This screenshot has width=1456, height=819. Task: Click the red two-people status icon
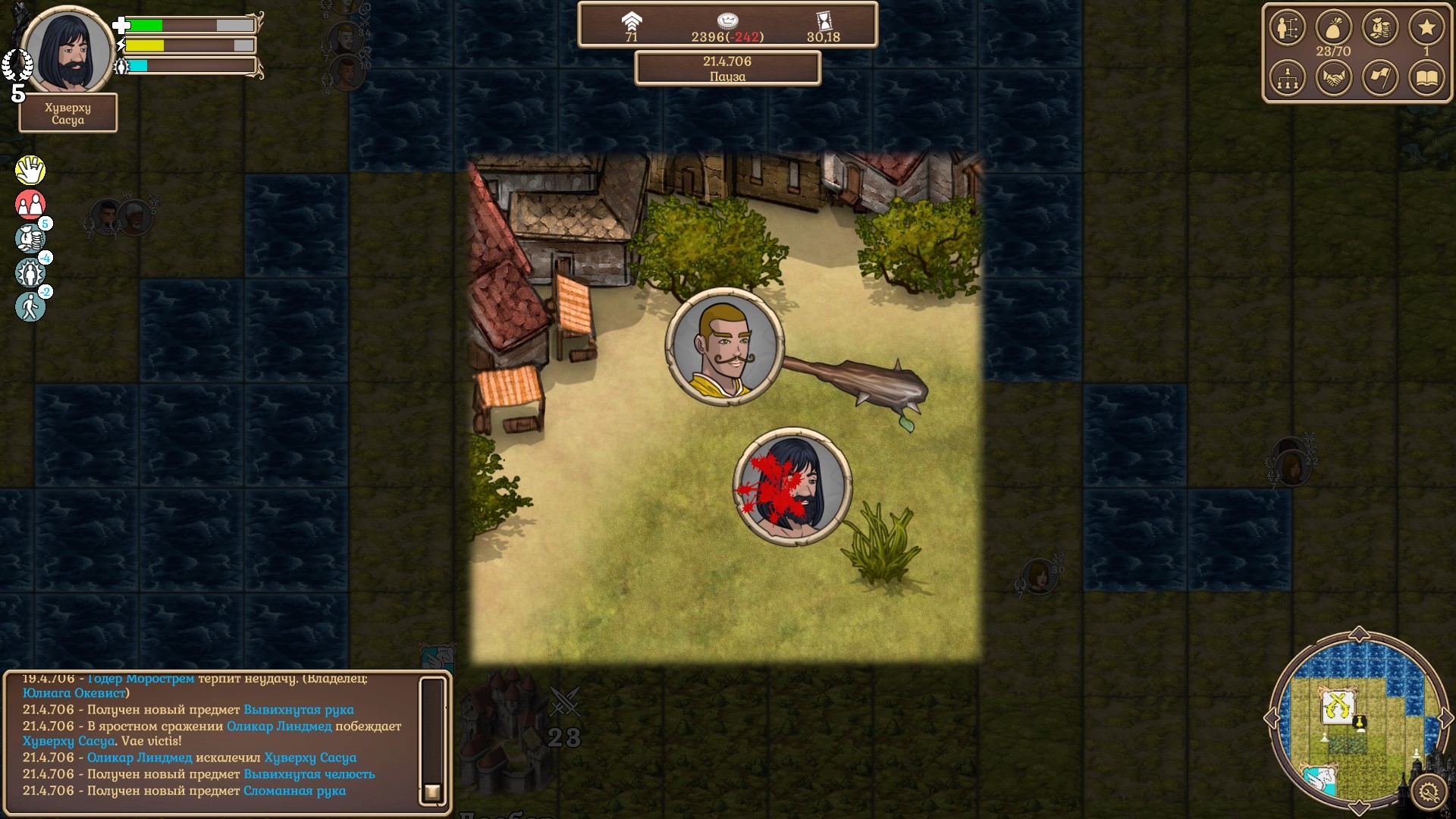30,204
